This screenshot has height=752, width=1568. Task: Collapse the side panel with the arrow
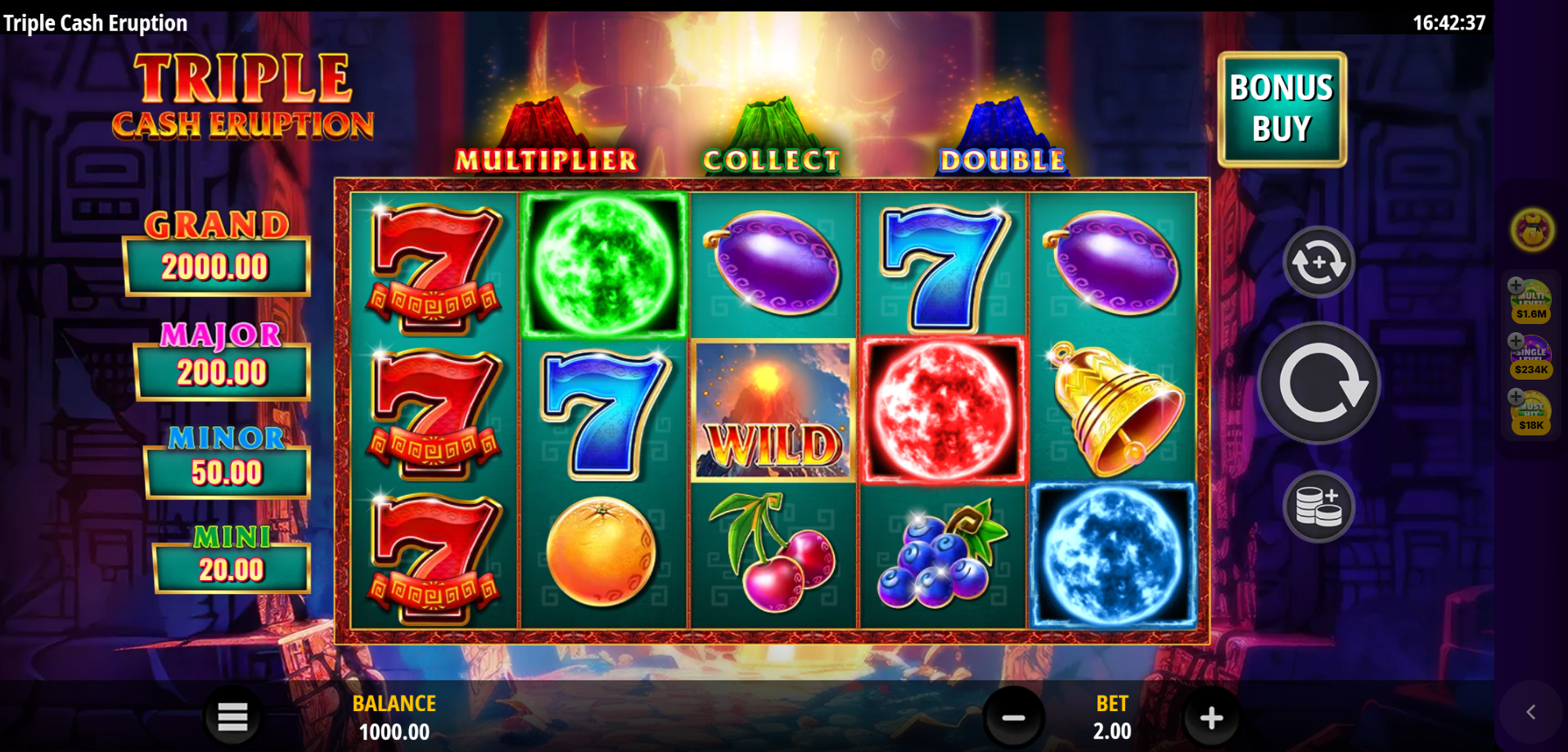coord(1530,712)
